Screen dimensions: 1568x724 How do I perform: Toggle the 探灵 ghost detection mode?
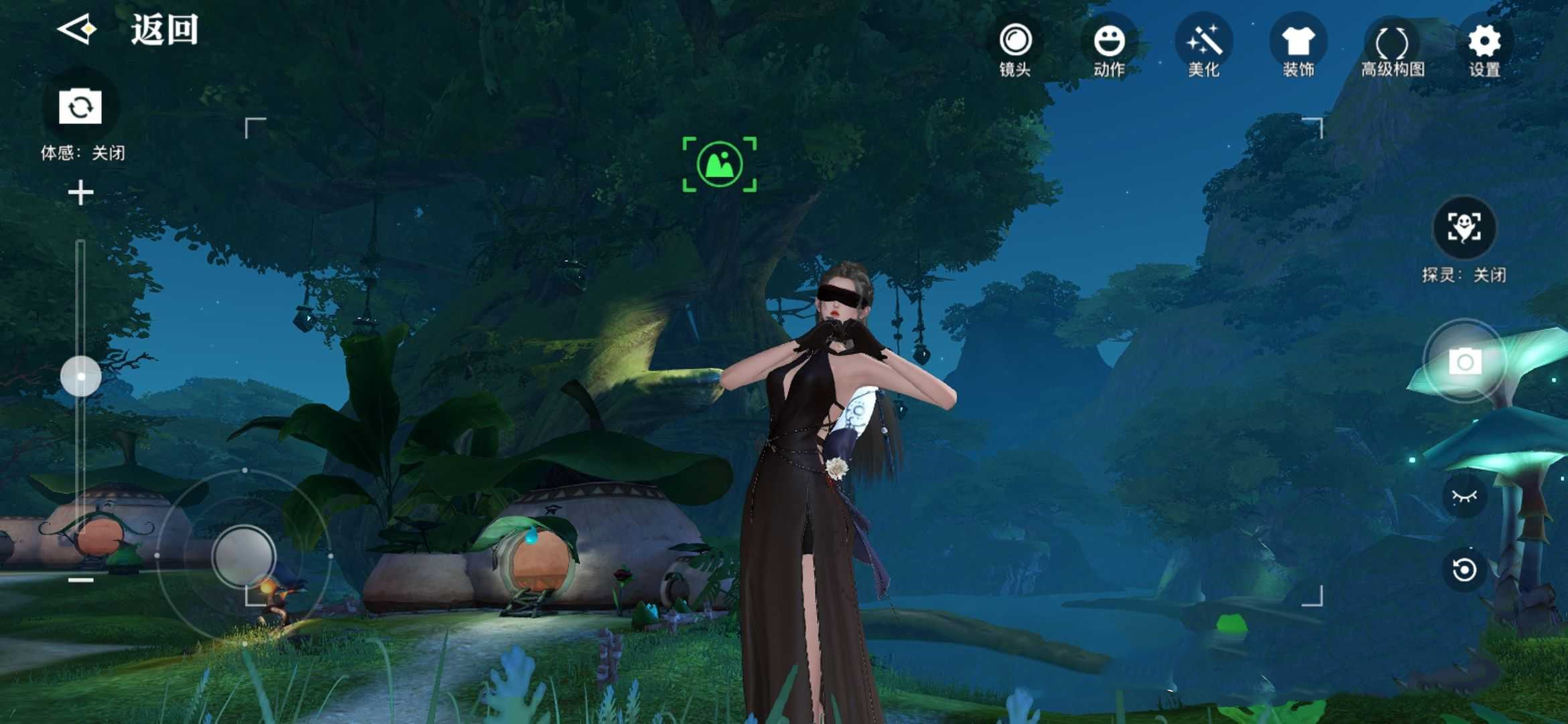[x=1464, y=228]
